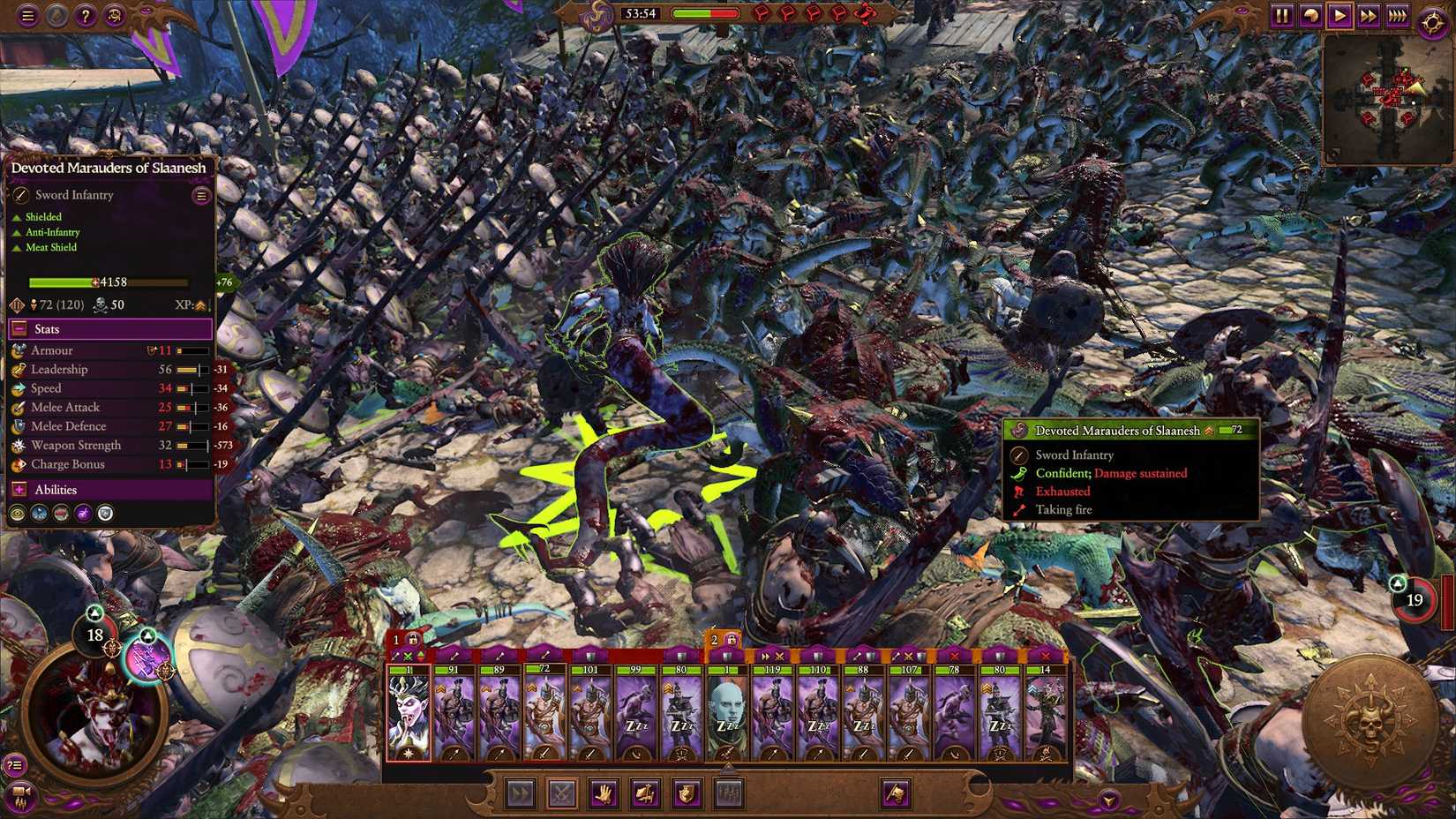The image size is (1456, 819).
Task: Pause the battle
Action: [x=1285, y=15]
